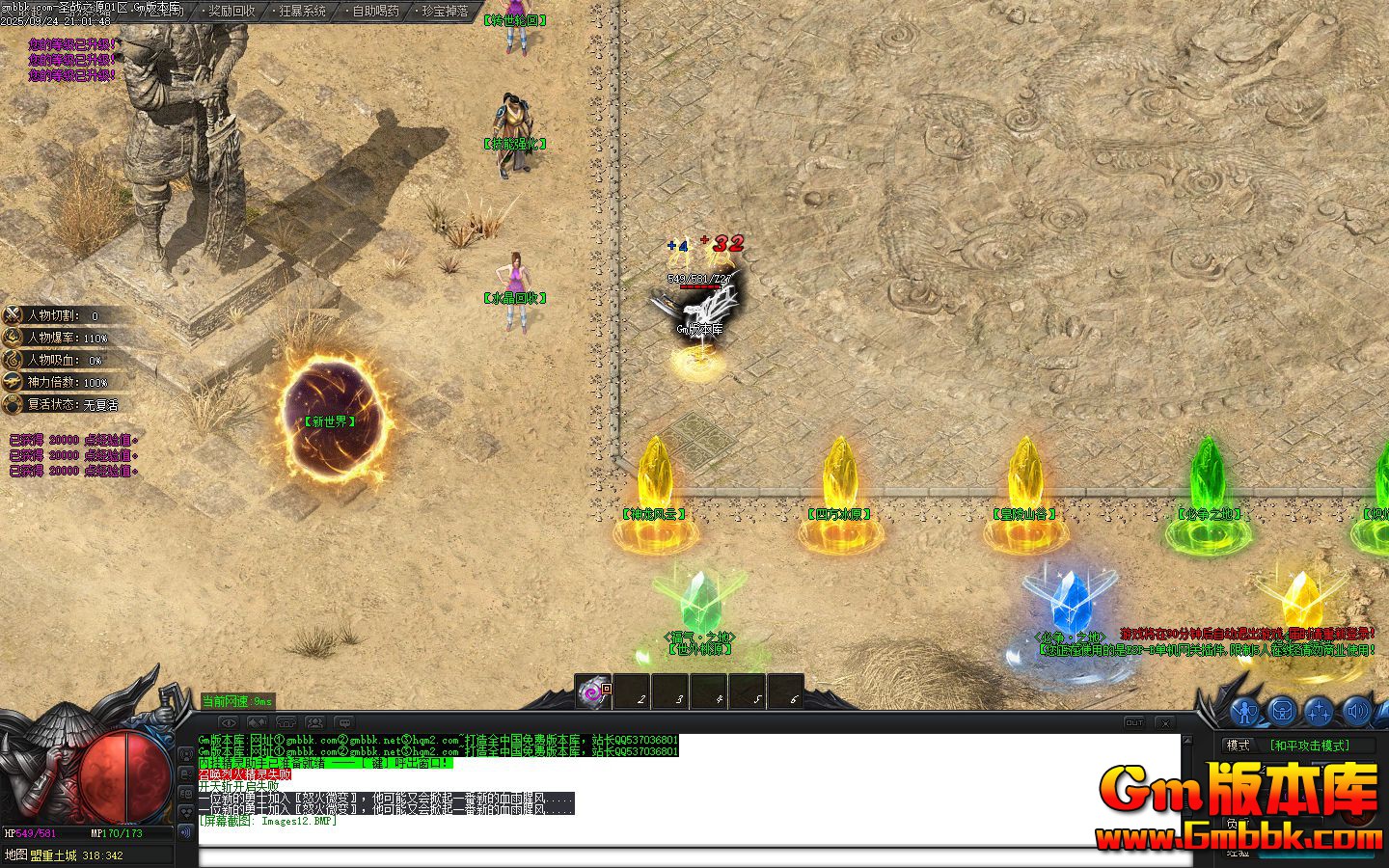
Task: Select the eye icon in the chat toolbar
Action: 229,721
